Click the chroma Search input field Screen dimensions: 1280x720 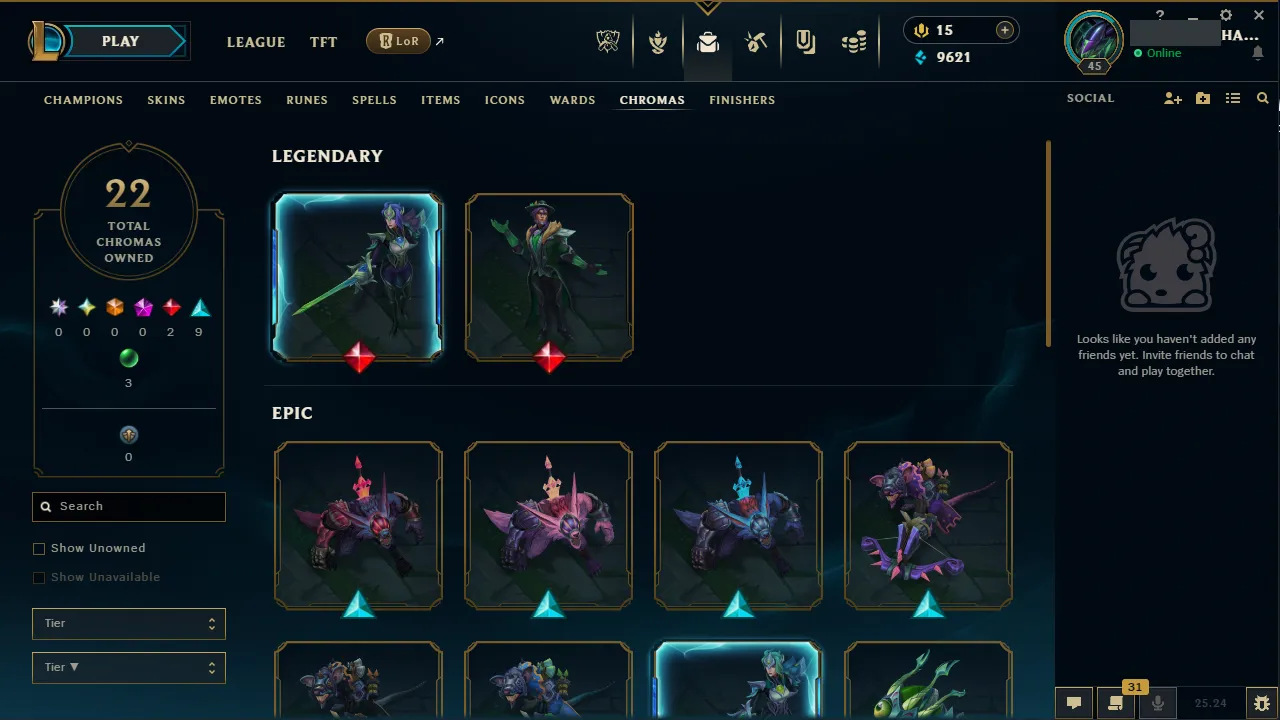tap(128, 507)
